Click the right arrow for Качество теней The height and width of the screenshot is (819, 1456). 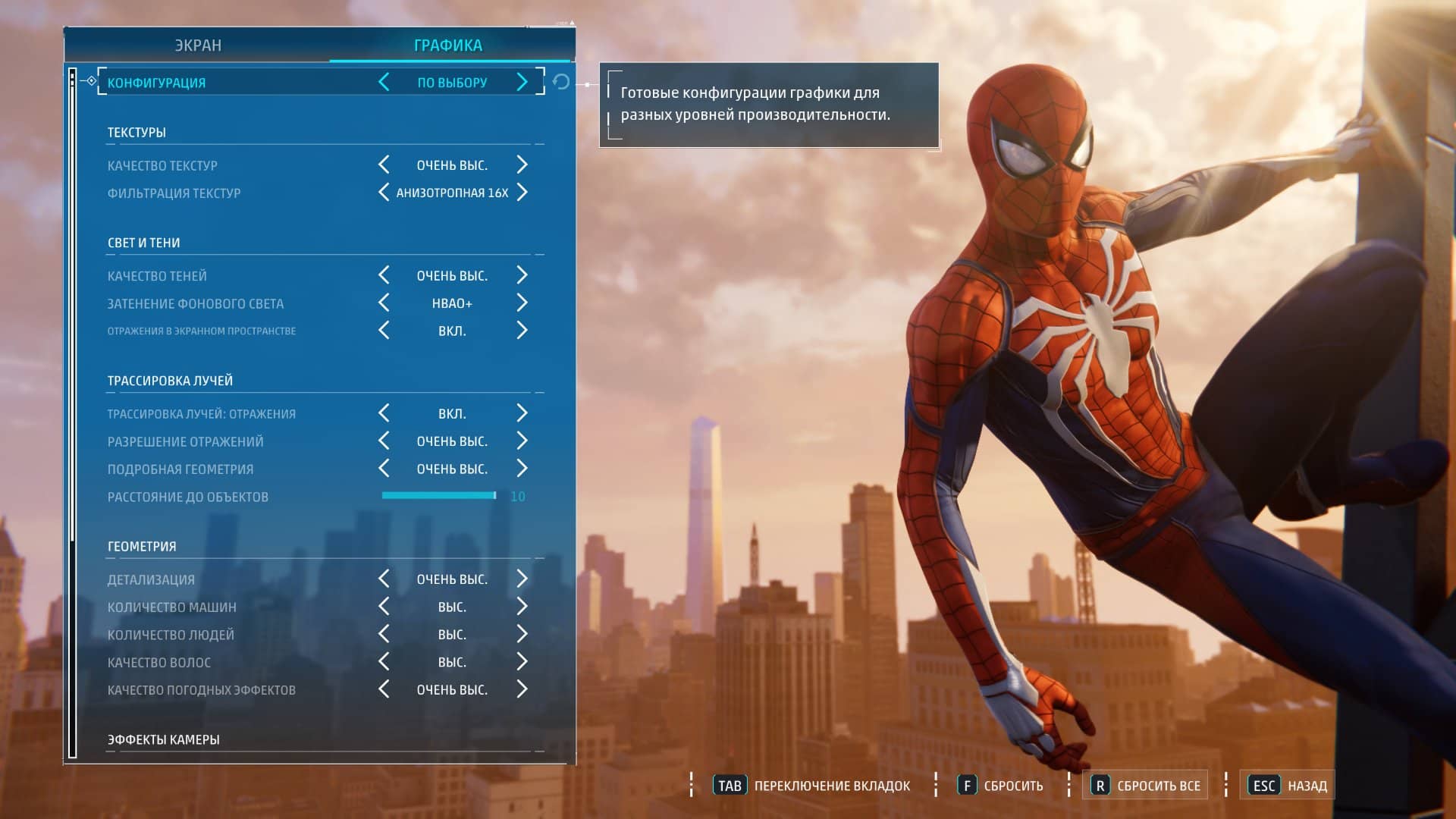522,275
